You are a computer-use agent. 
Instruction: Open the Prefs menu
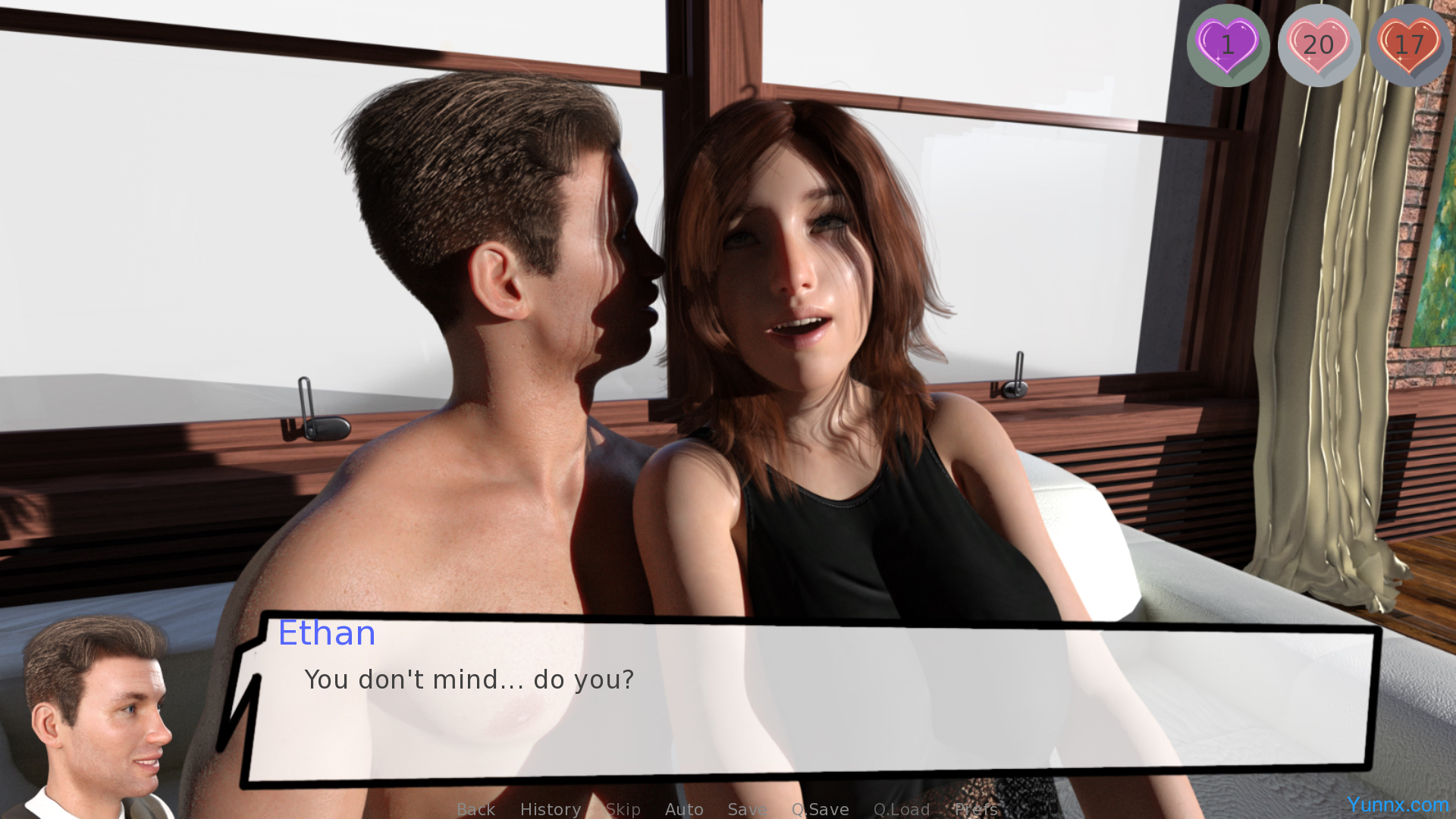(975, 809)
